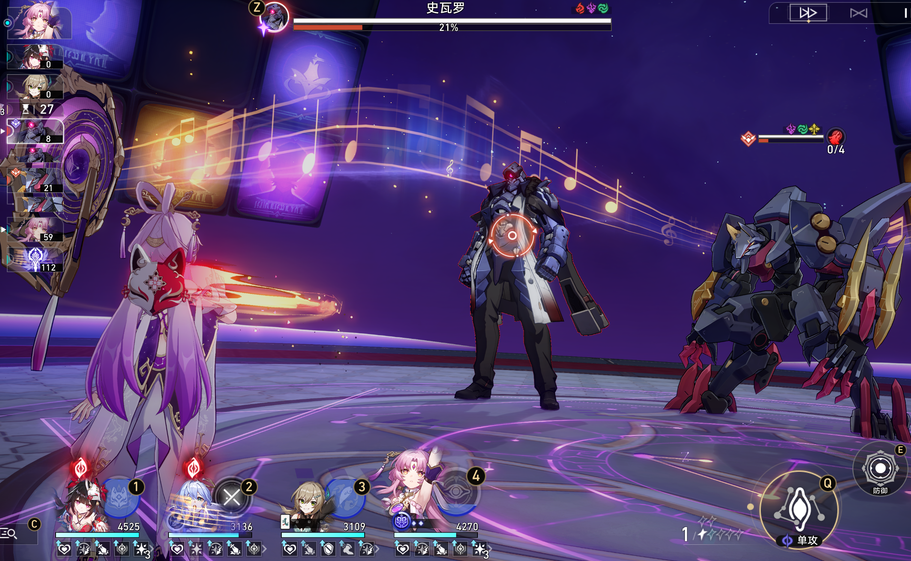Toggle the double-speed battle button
Screen dimensions: 911x561
click(x=806, y=13)
